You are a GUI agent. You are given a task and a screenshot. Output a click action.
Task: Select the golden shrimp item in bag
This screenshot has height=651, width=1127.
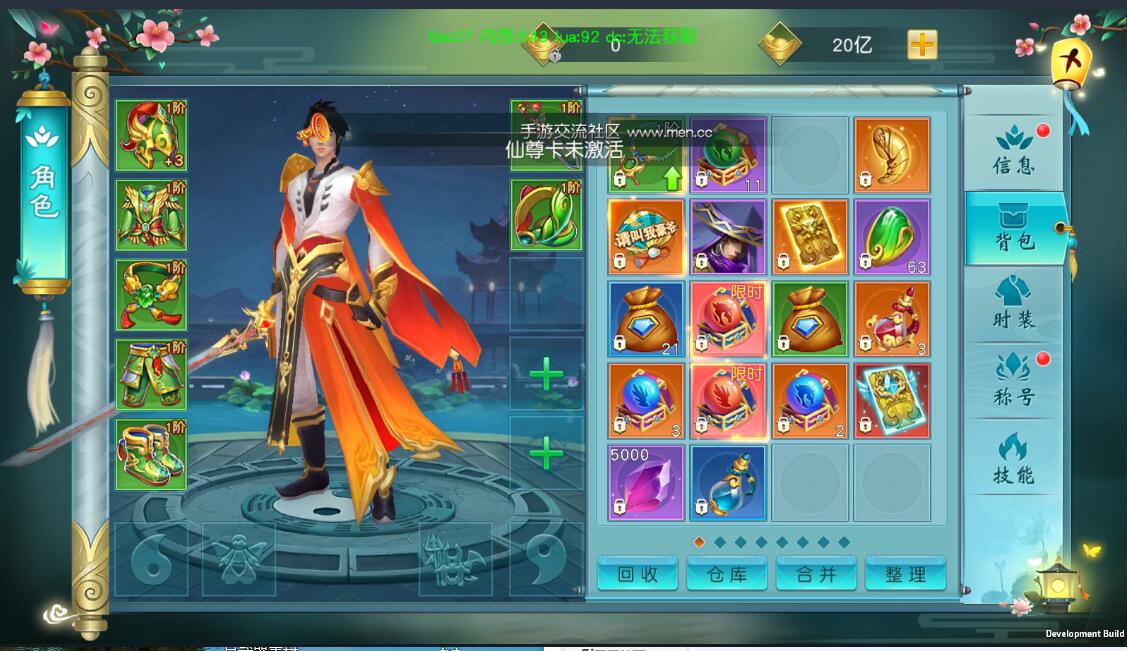[x=892, y=155]
